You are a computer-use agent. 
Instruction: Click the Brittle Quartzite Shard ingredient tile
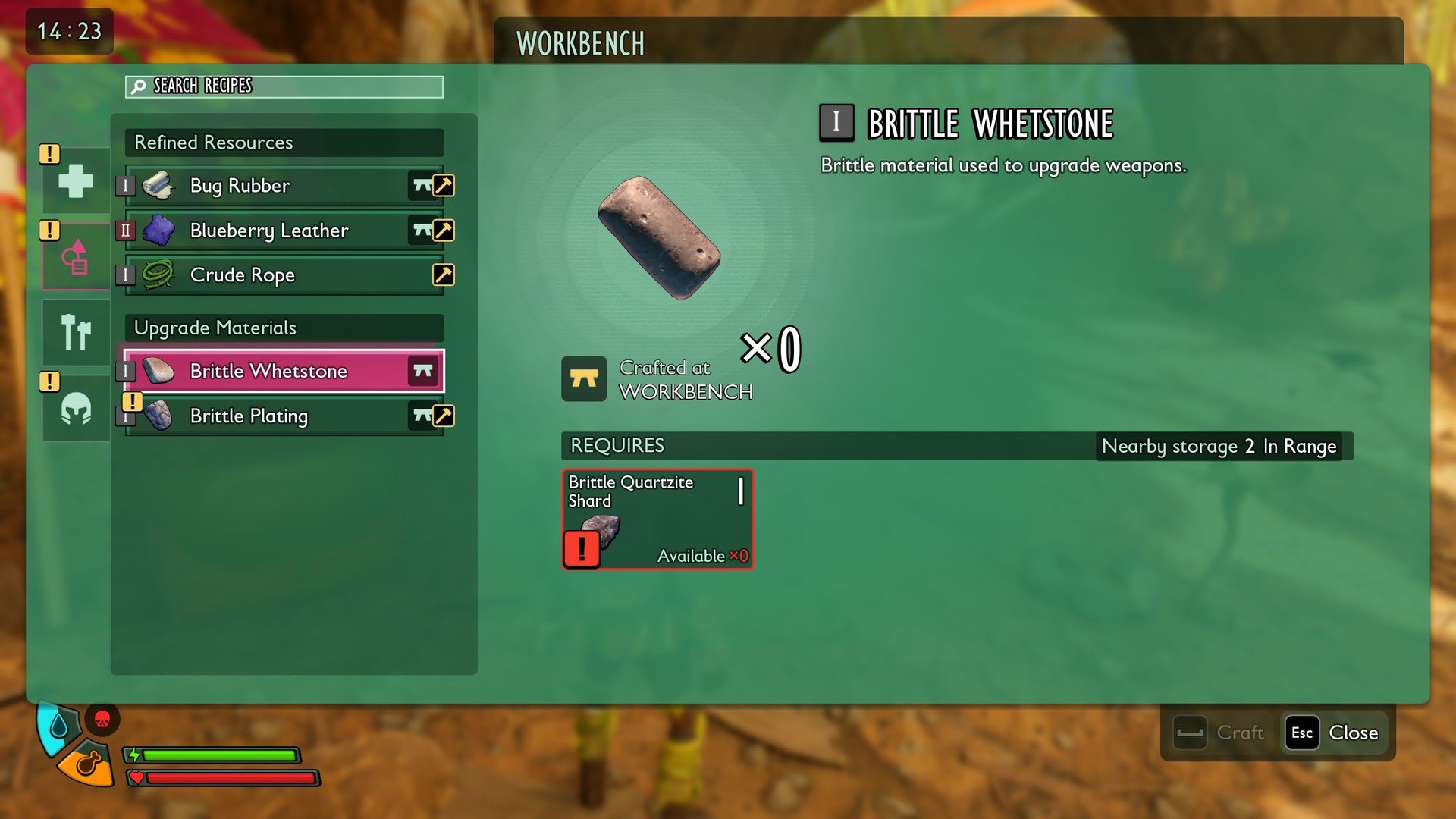[x=657, y=519]
